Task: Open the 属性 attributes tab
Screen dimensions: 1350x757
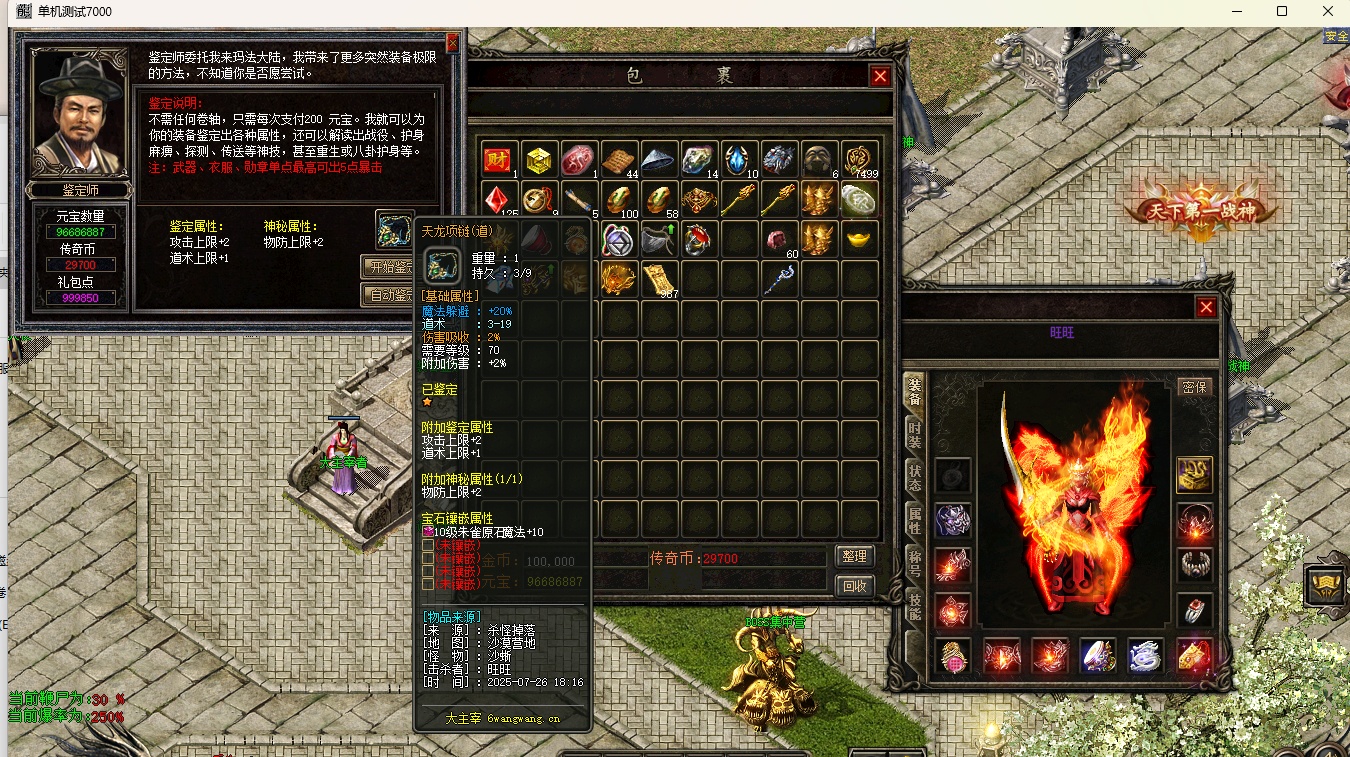Action: pyautogui.click(x=914, y=520)
